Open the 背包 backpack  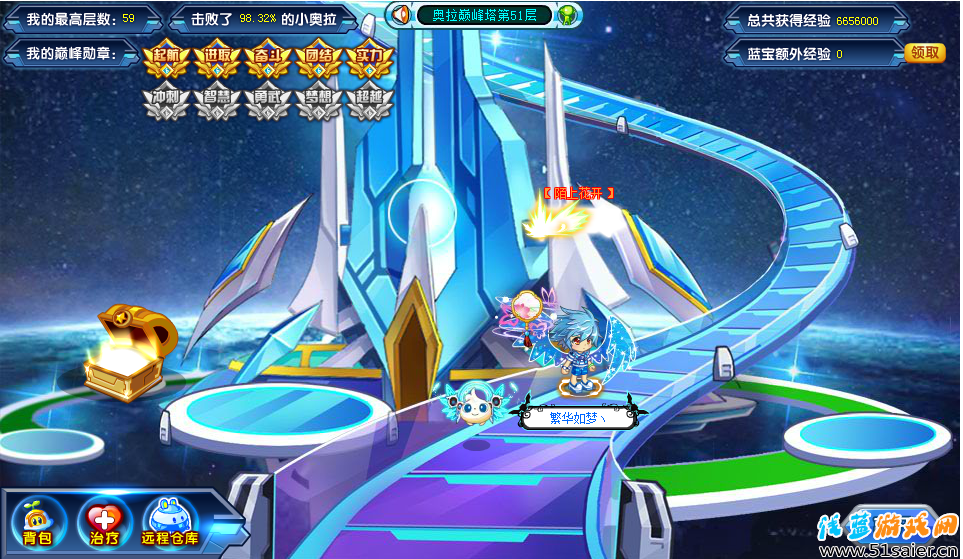coord(39,520)
